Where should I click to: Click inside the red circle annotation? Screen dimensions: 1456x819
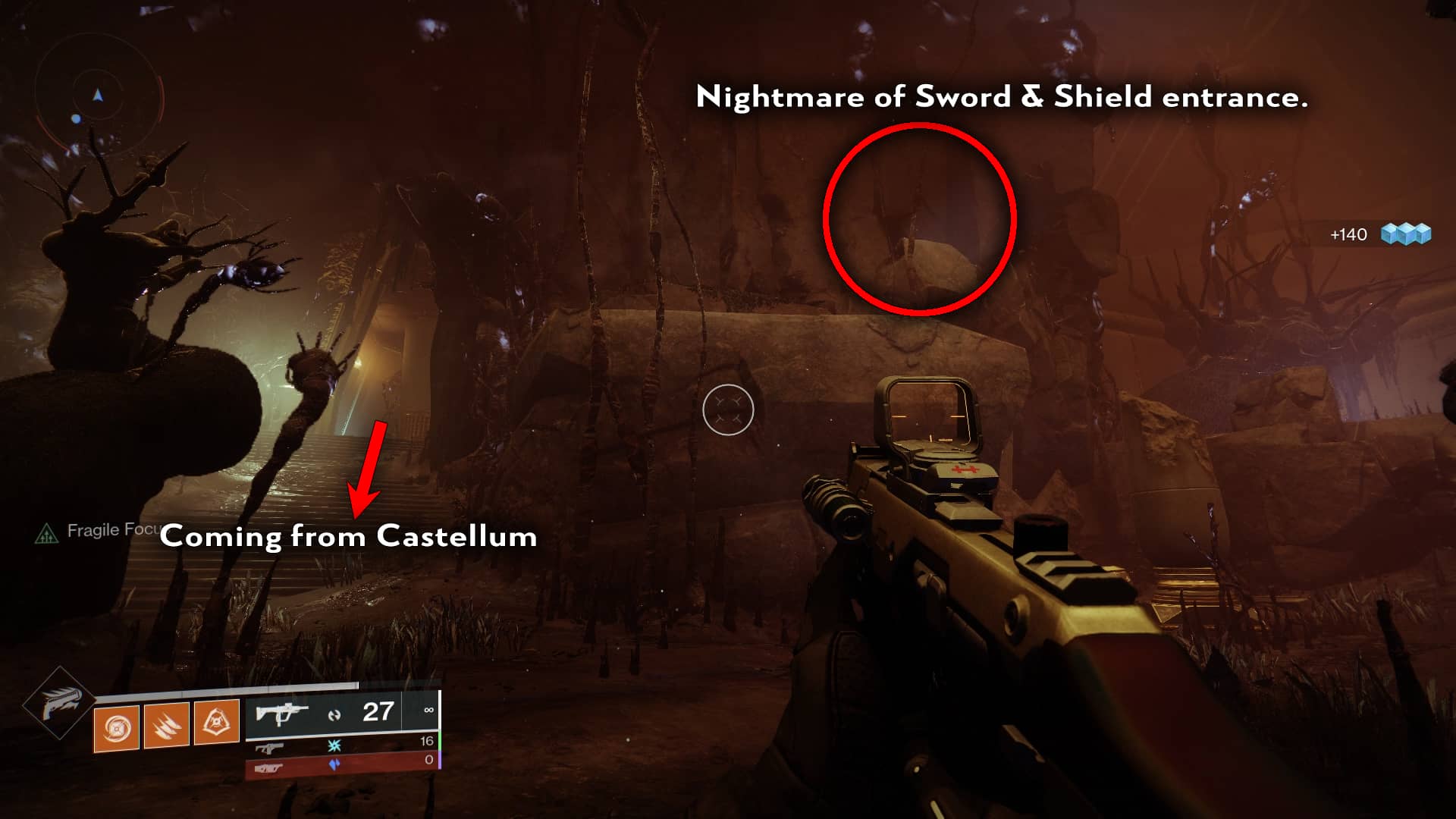tap(920, 218)
